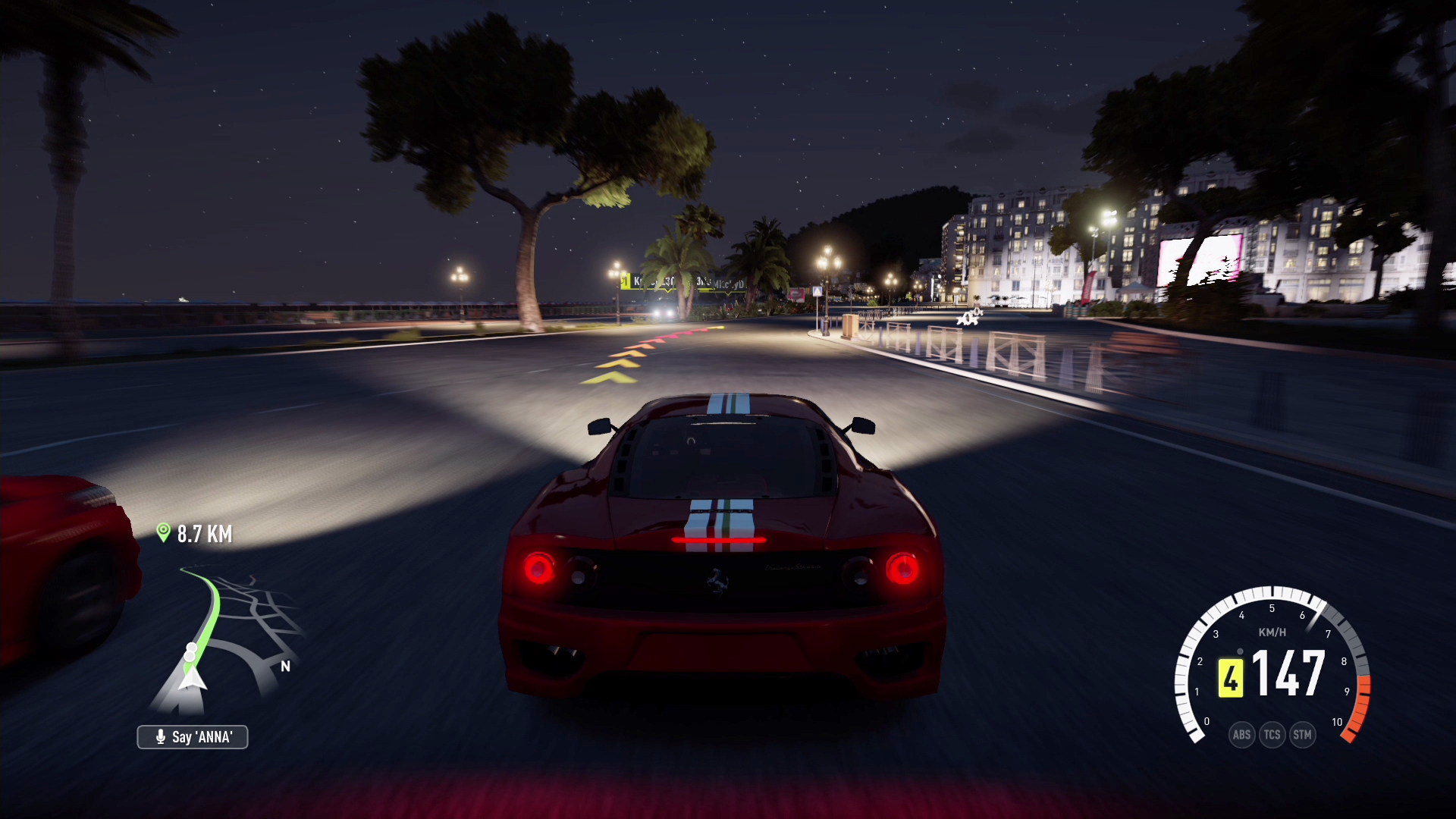Click the rev limit dot above the gear number
Screen dimensions: 1456x819
[1240, 651]
